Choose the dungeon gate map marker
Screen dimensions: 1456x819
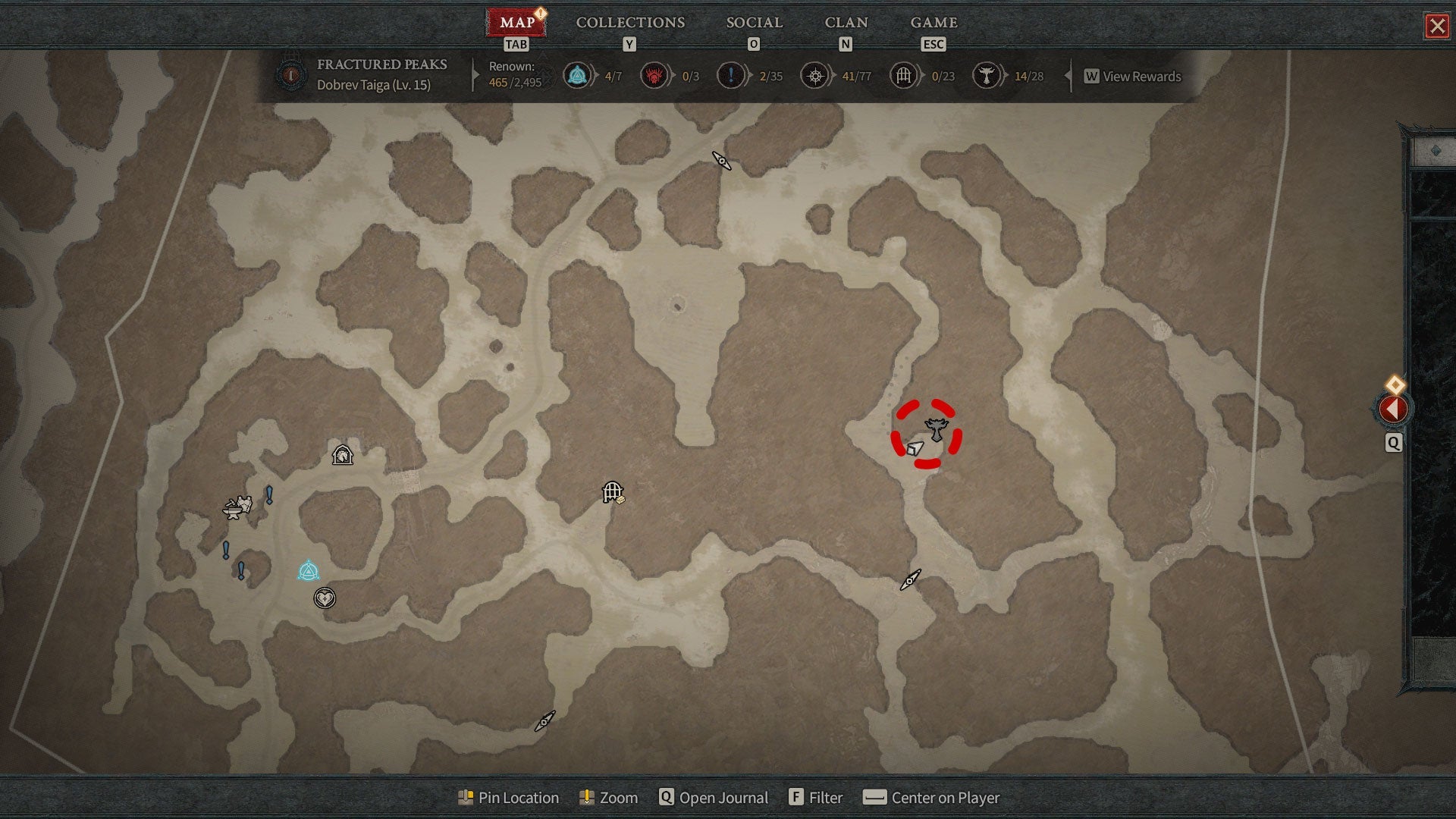pos(612,492)
